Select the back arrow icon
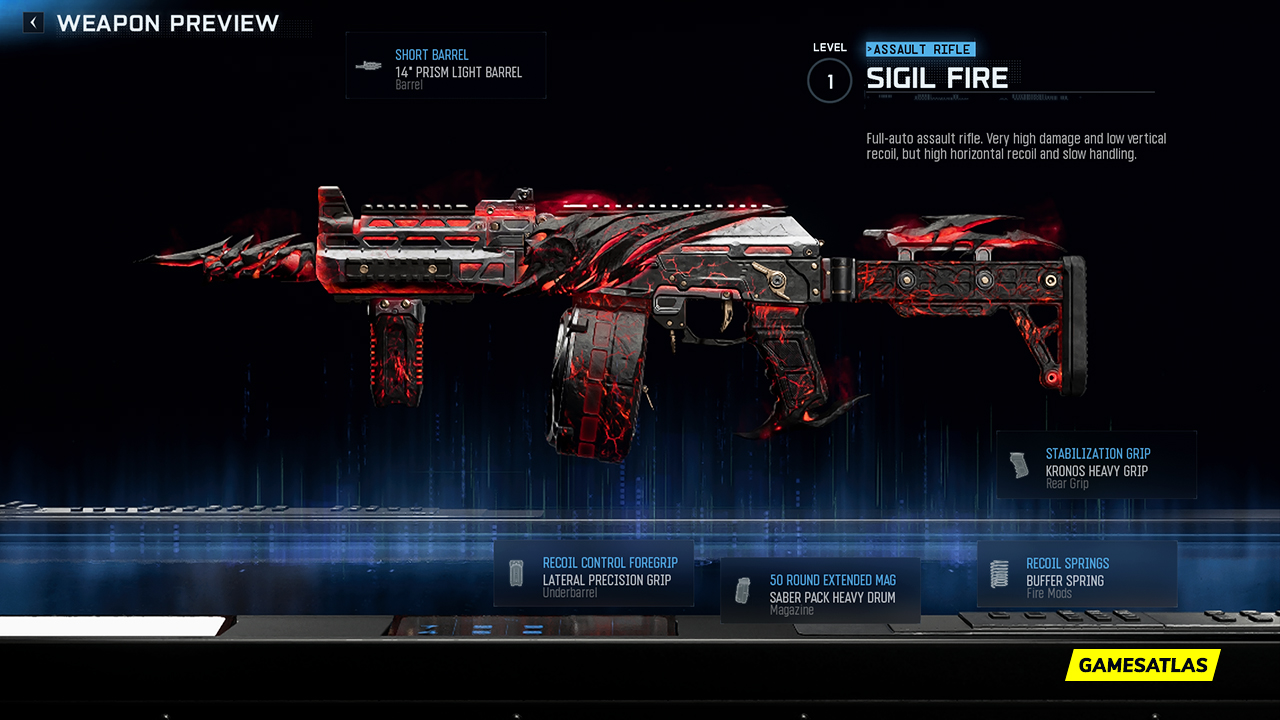 pos(32,21)
